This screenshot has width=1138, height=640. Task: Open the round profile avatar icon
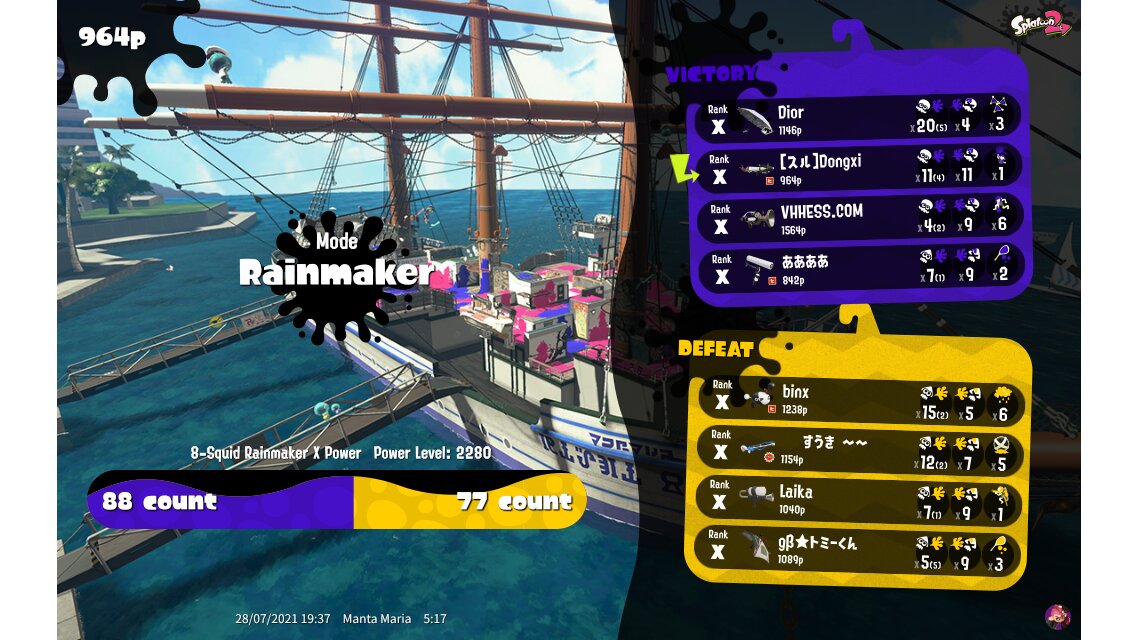click(x=1057, y=616)
